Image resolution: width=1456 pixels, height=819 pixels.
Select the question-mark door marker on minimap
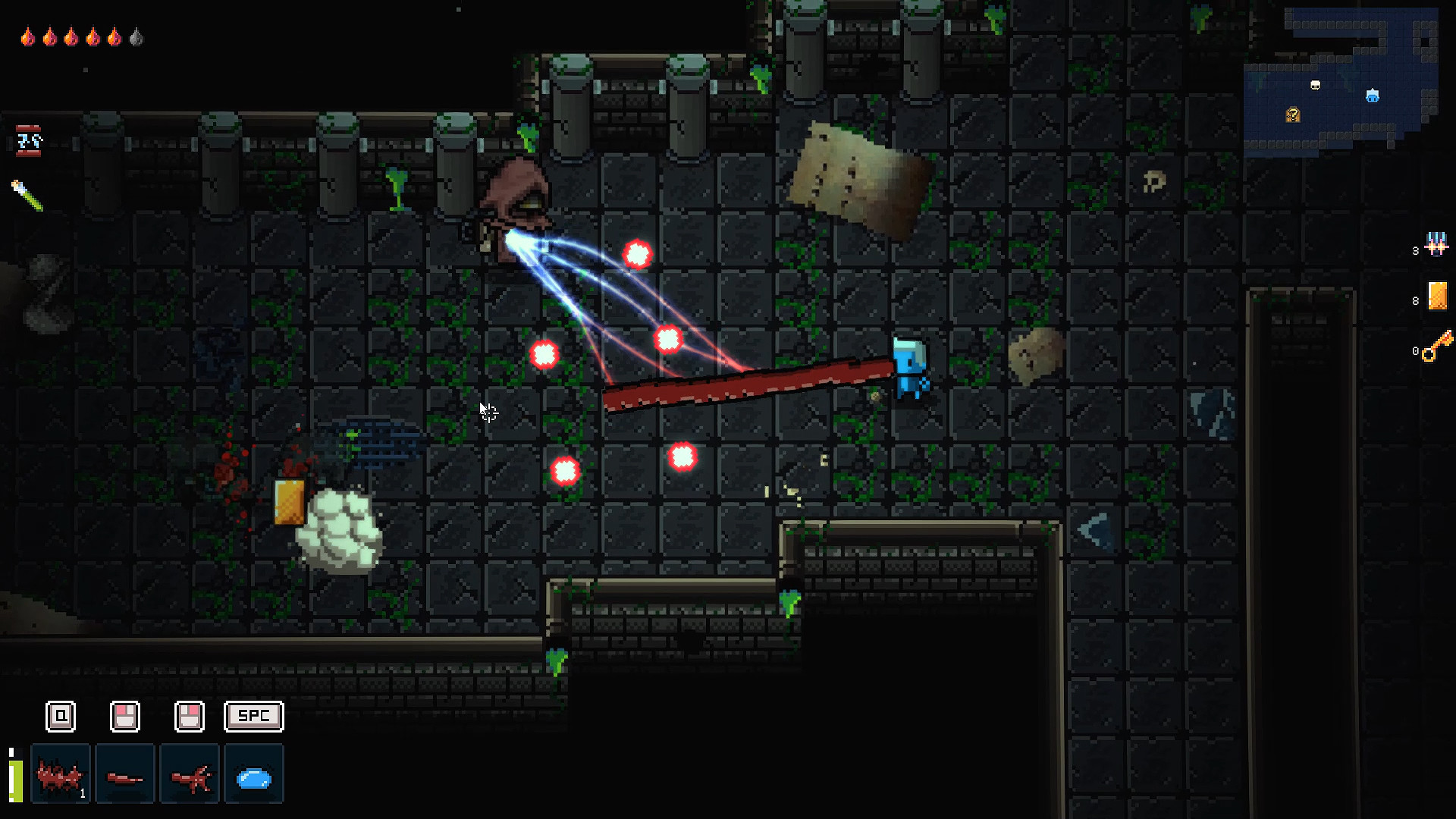click(1293, 115)
